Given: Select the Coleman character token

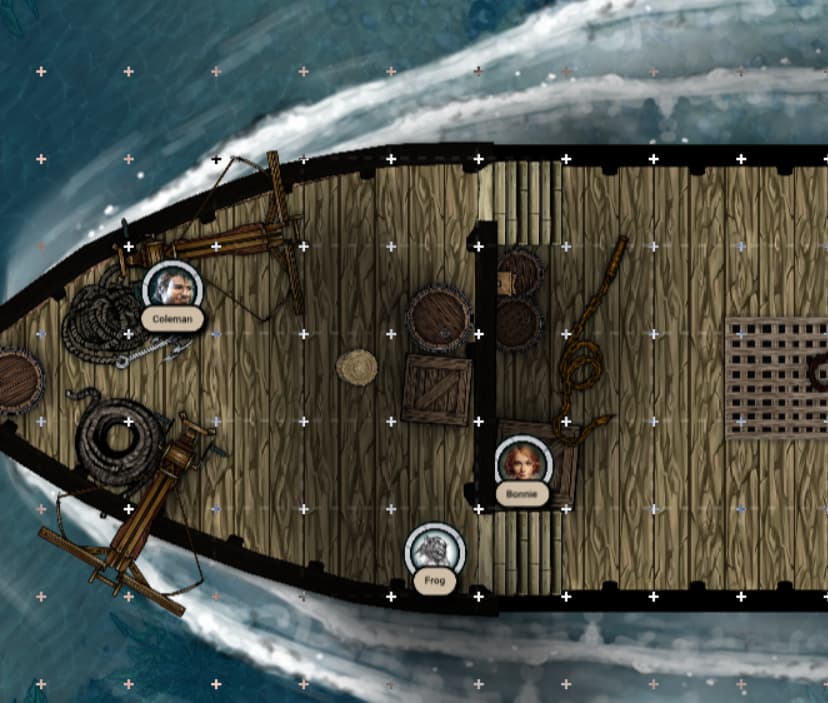Looking at the screenshot, I should tap(173, 288).
